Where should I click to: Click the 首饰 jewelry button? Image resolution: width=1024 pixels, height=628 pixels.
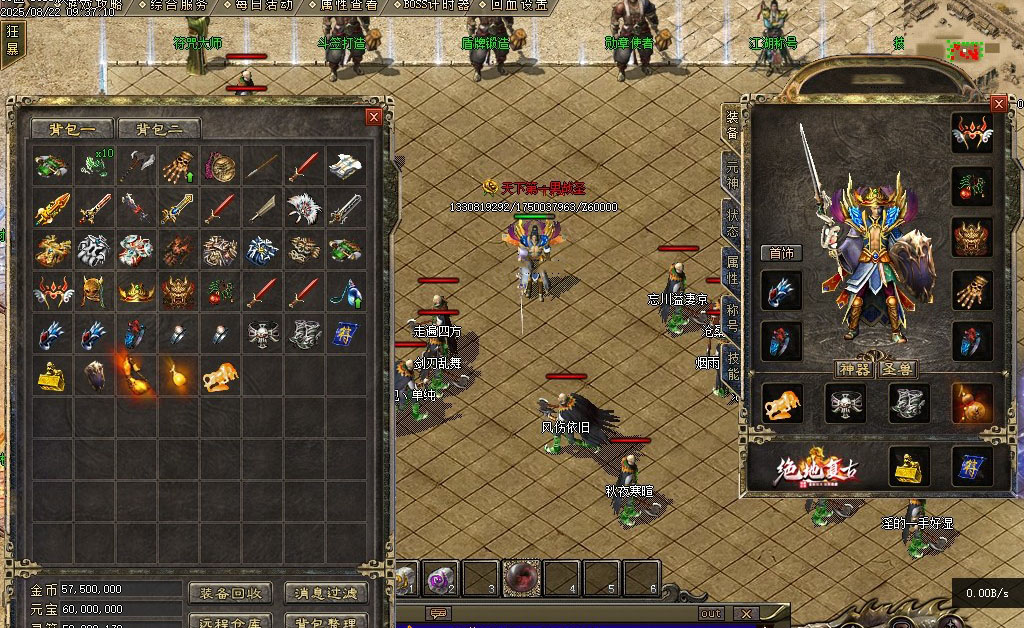point(781,253)
